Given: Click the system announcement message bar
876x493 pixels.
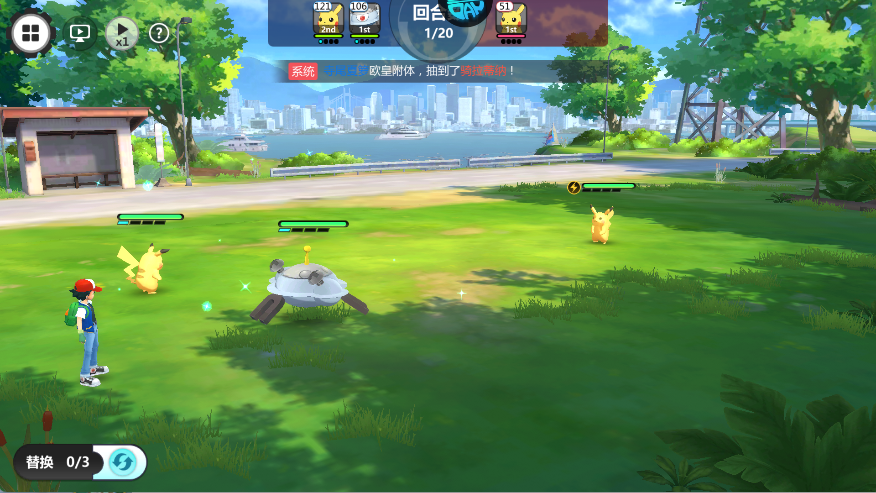Looking at the screenshot, I should [x=420, y=71].
